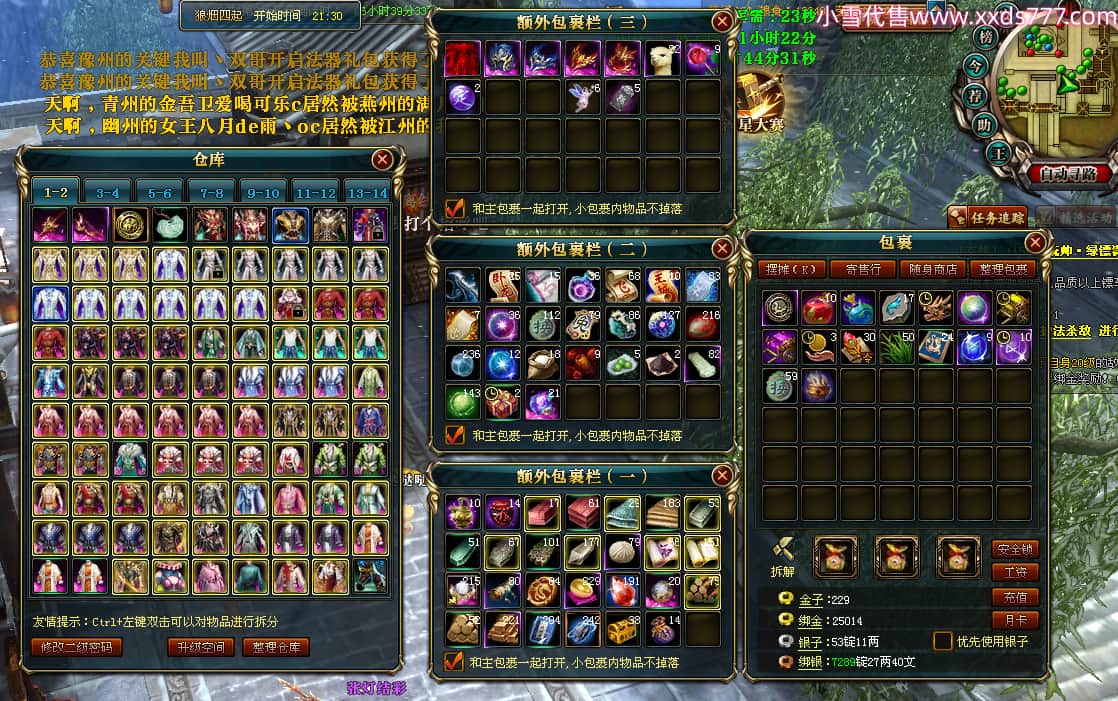
Task: Click the 修改二级密码 button
Action: pyautogui.click(x=76, y=647)
